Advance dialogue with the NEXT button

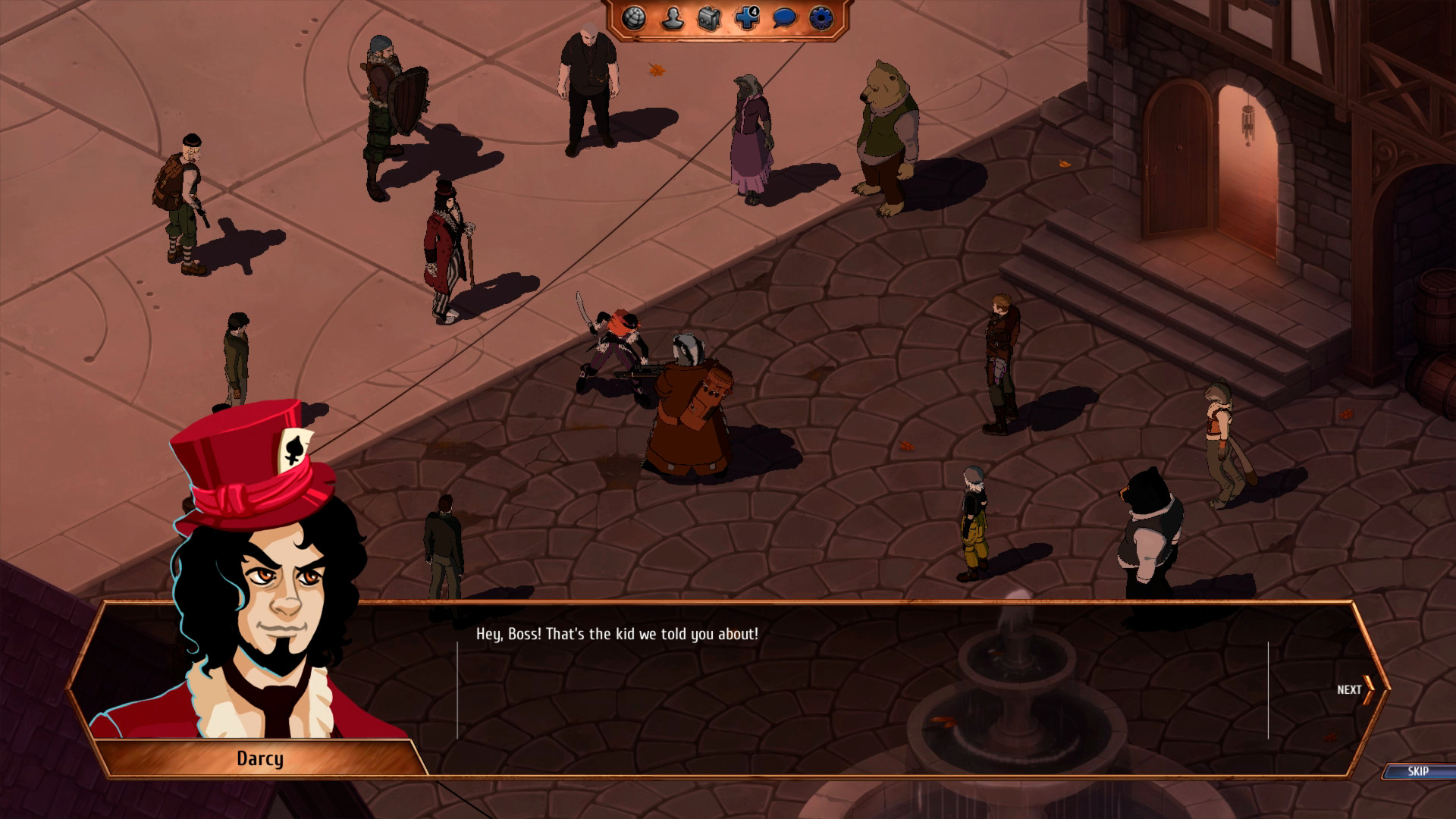(1355, 690)
